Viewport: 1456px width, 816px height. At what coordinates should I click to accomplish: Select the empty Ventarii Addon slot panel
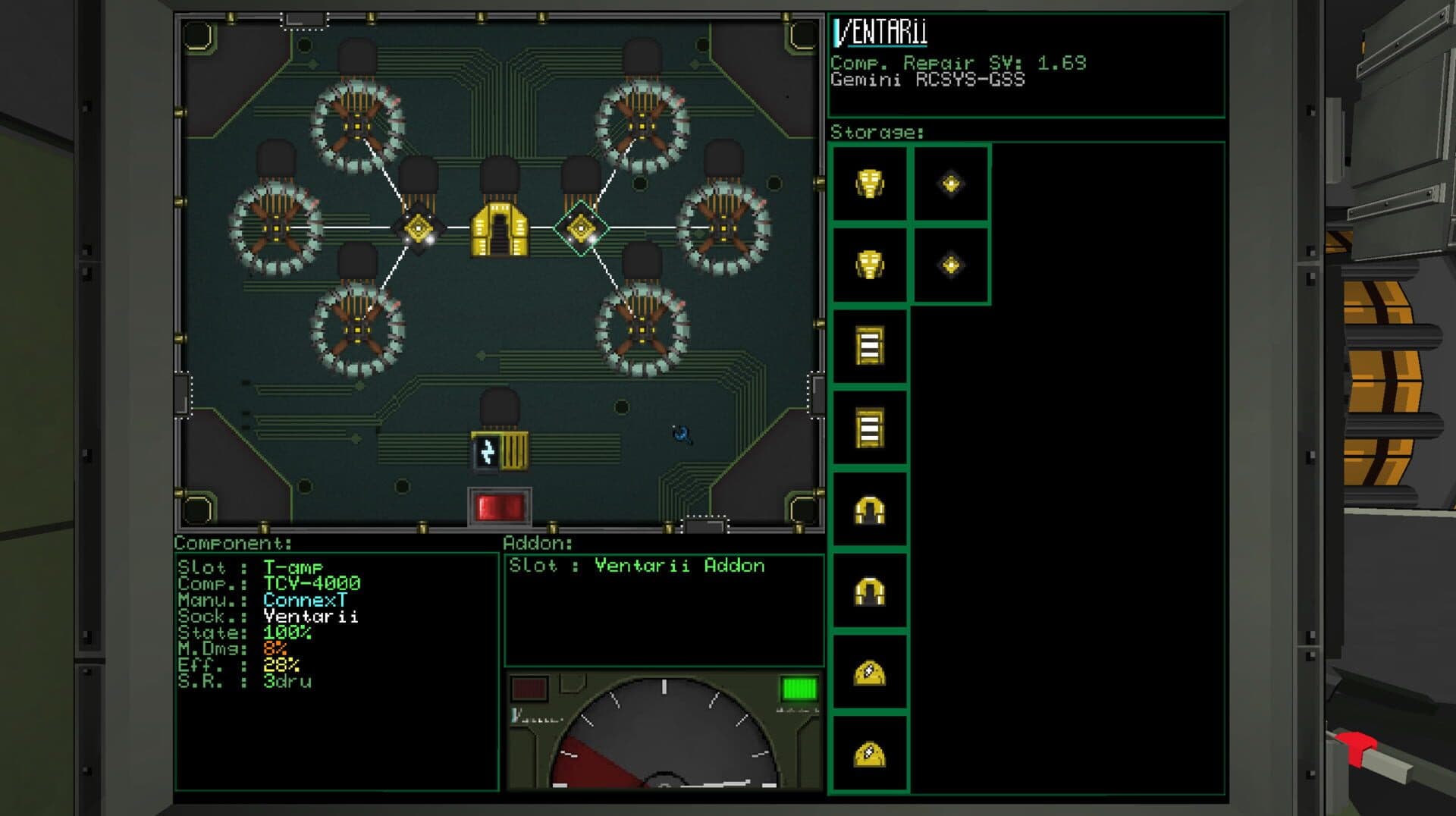pyautogui.click(x=664, y=610)
